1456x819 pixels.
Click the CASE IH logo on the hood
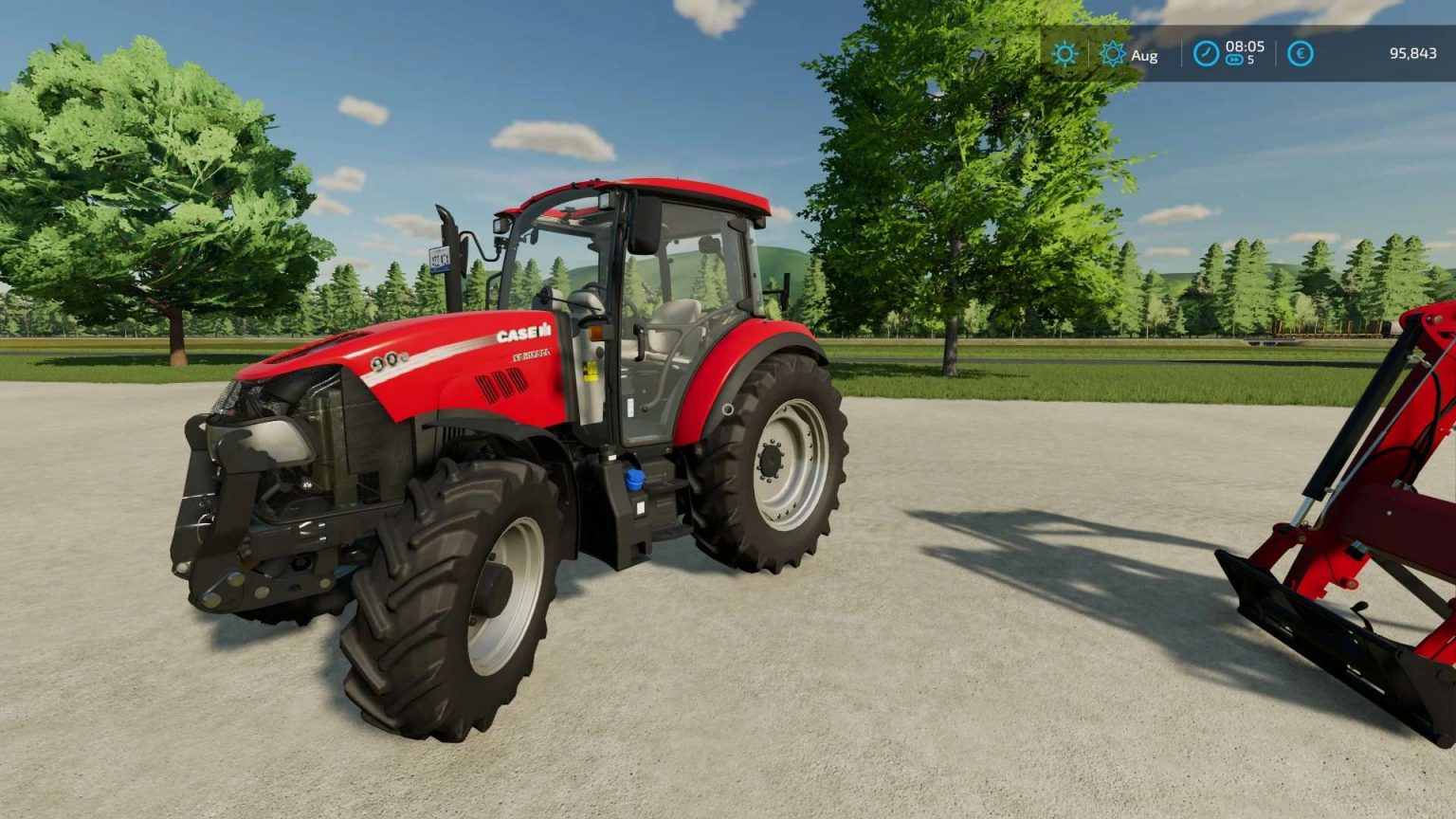click(524, 334)
